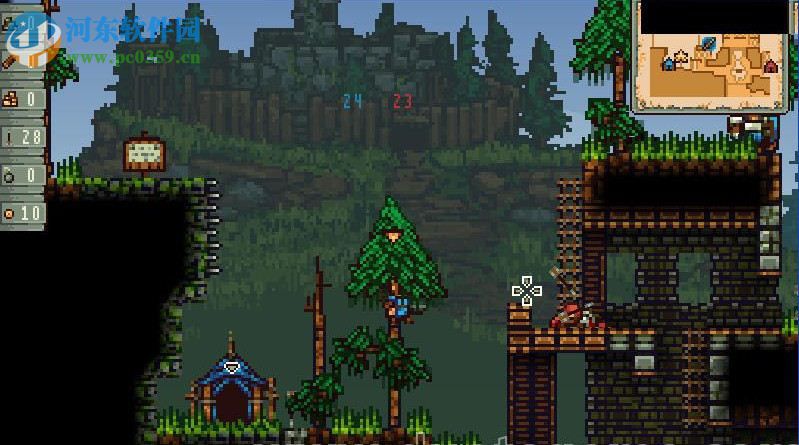
Task: Click the gold coin slot showing 10
Action: click(x=23, y=213)
